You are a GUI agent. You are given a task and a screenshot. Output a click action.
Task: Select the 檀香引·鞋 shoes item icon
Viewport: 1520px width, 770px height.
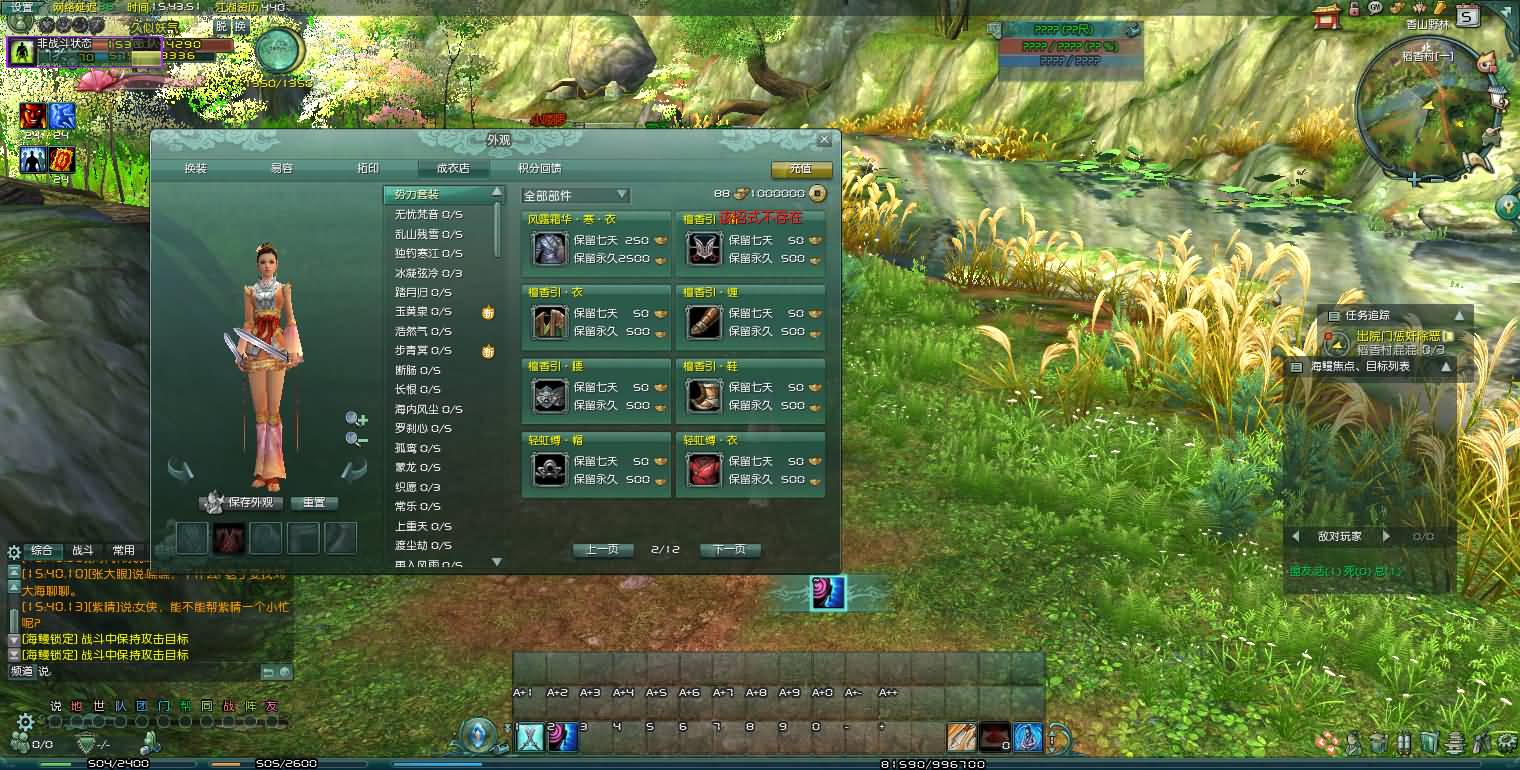[x=703, y=396]
